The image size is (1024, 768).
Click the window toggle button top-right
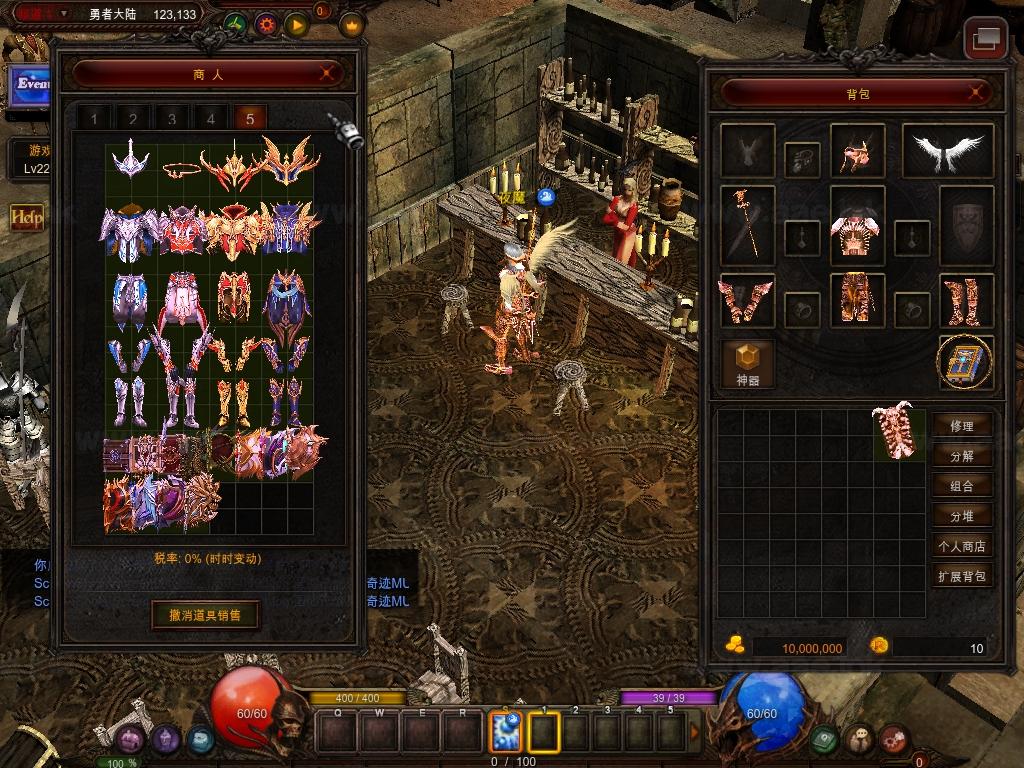tap(985, 39)
